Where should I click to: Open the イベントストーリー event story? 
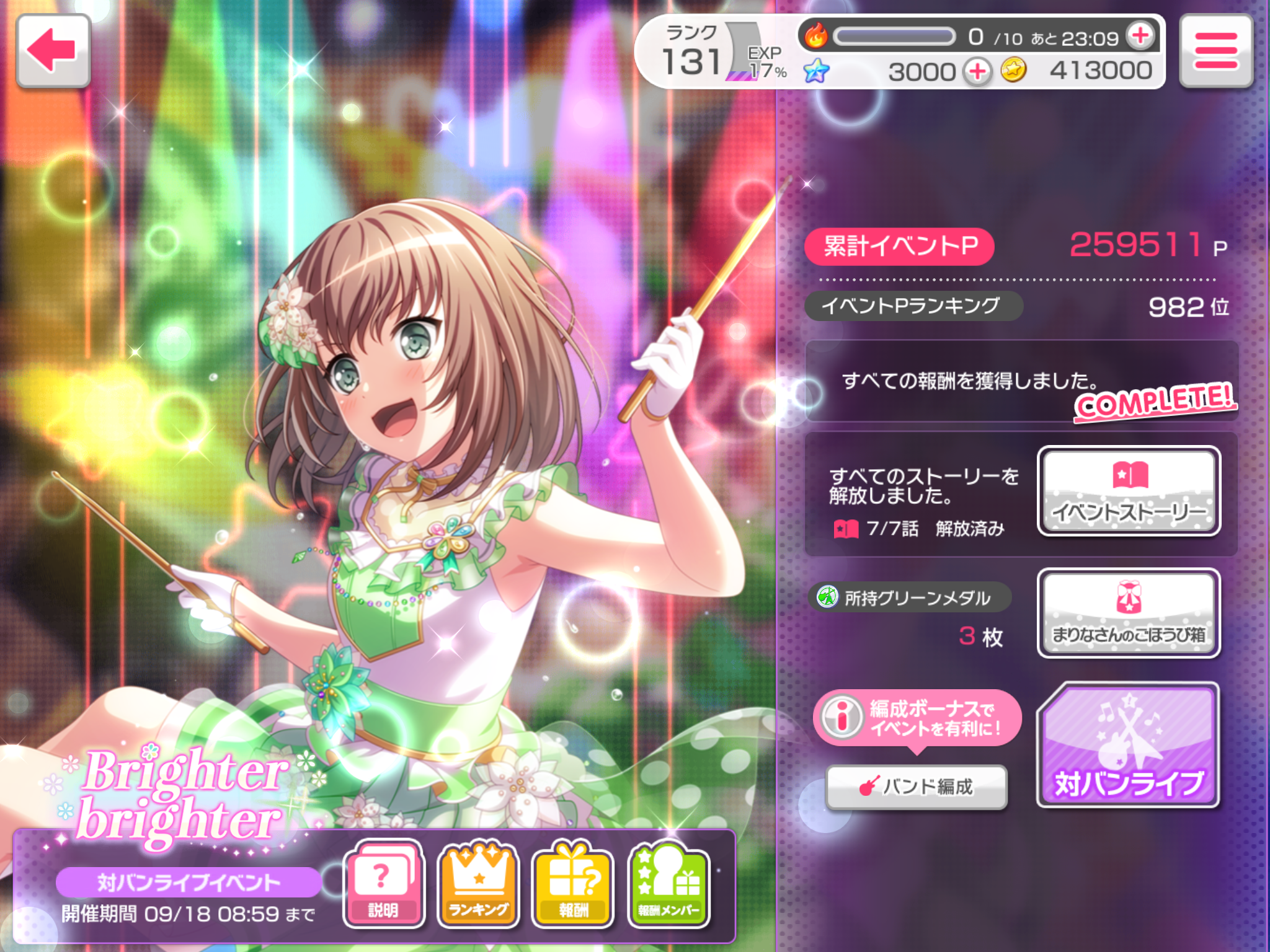(1129, 491)
